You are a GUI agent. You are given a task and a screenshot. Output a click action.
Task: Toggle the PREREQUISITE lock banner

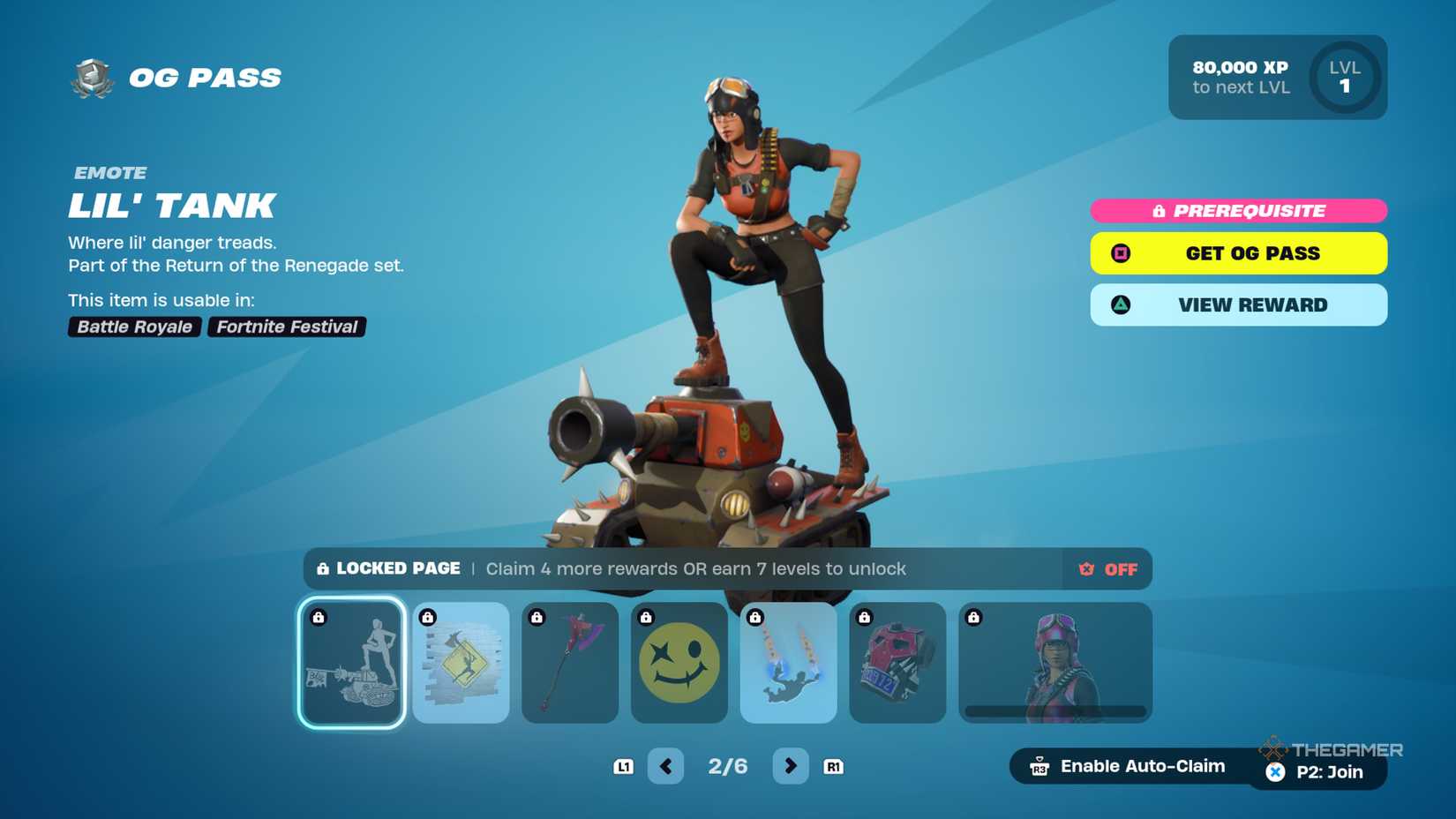tap(1238, 210)
